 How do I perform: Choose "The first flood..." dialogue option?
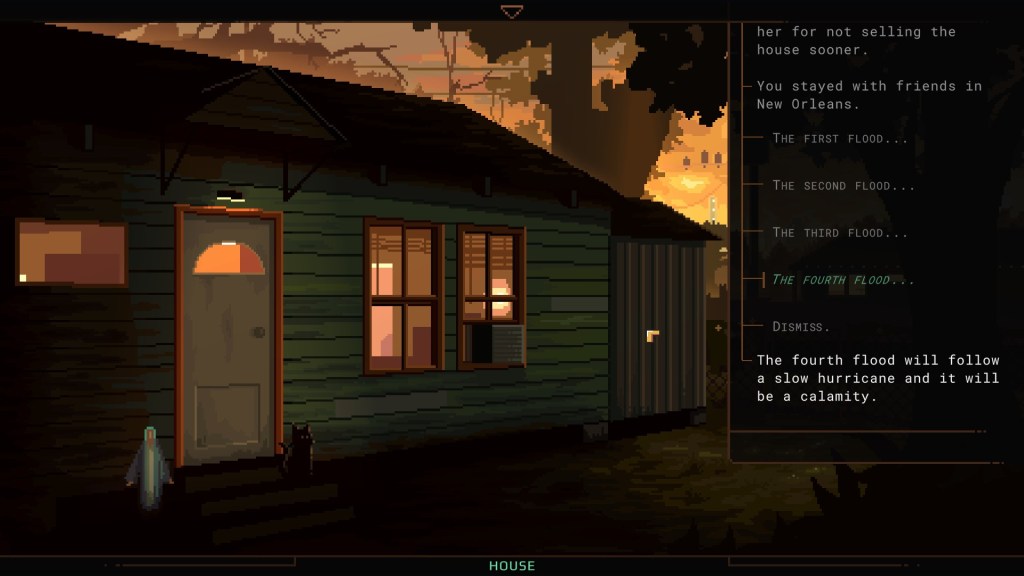[840, 139]
